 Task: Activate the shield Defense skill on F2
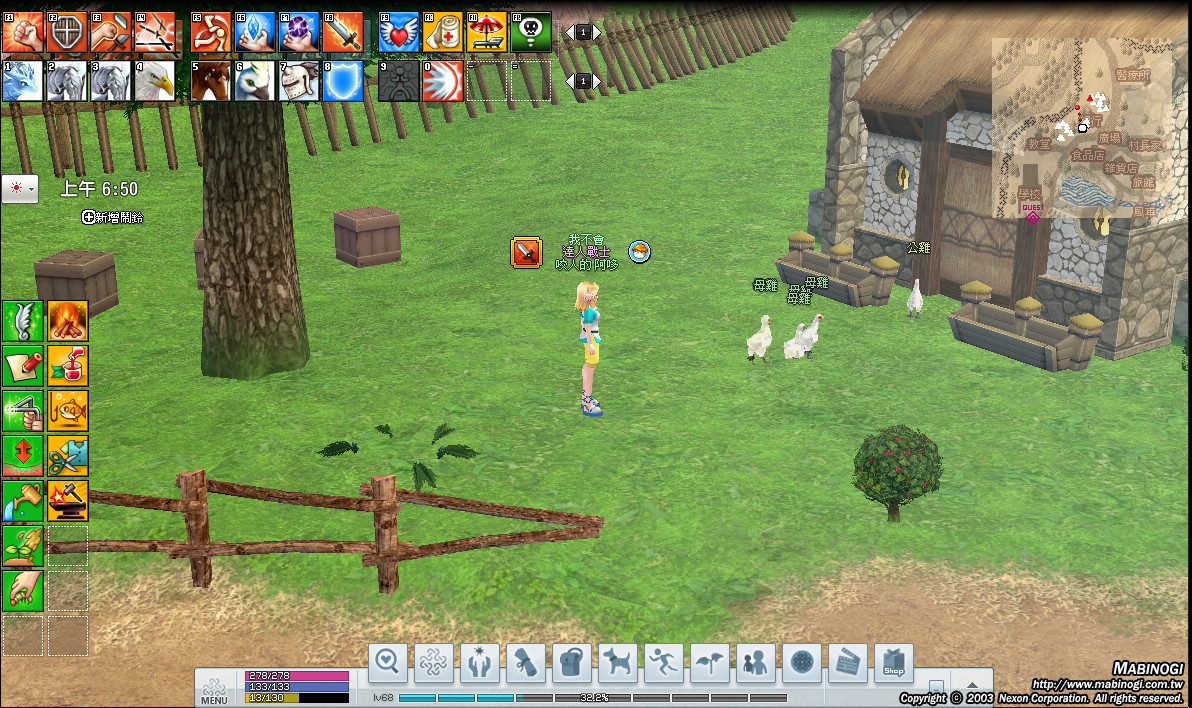tap(66, 32)
